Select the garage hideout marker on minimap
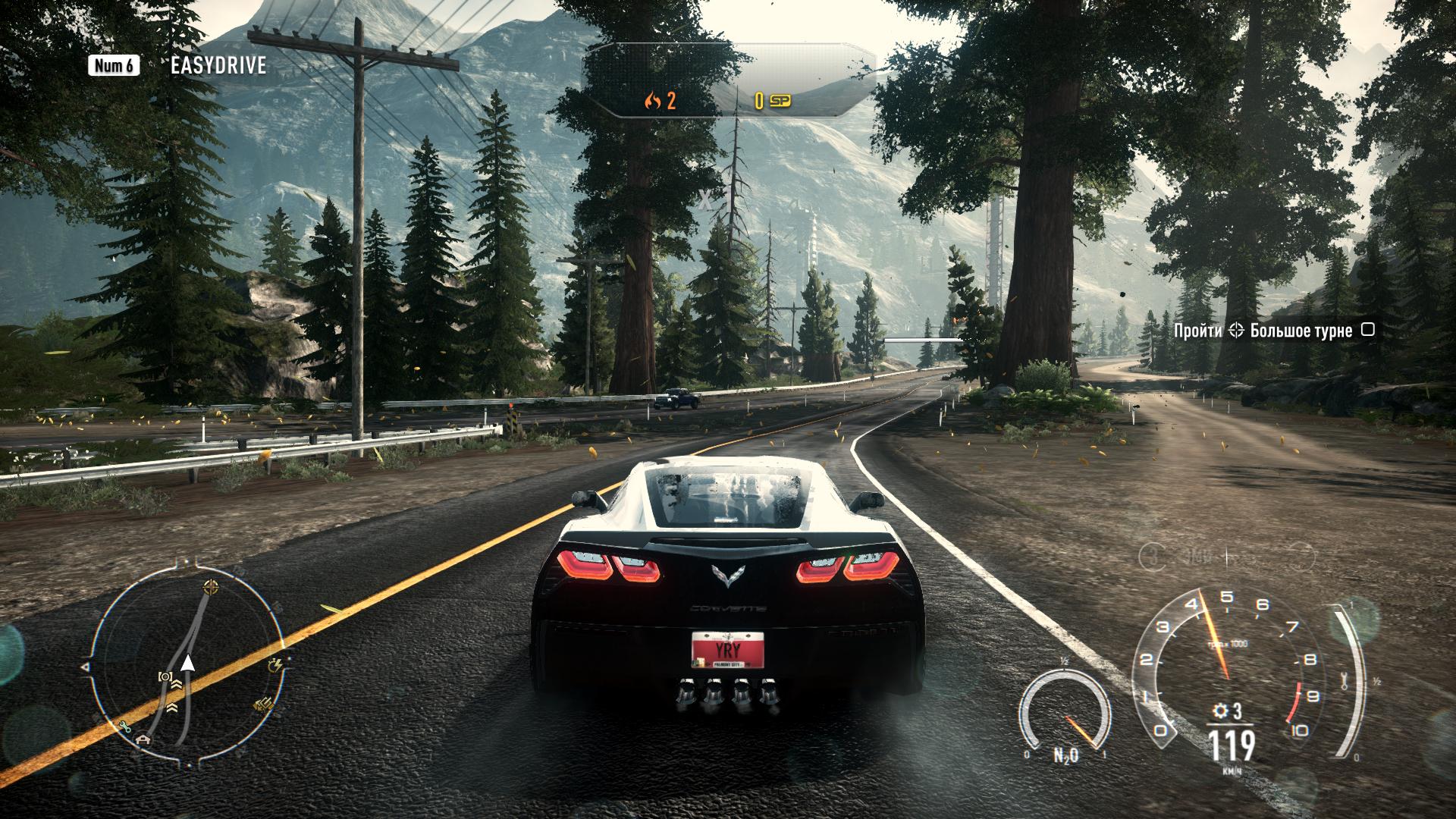 [143, 739]
